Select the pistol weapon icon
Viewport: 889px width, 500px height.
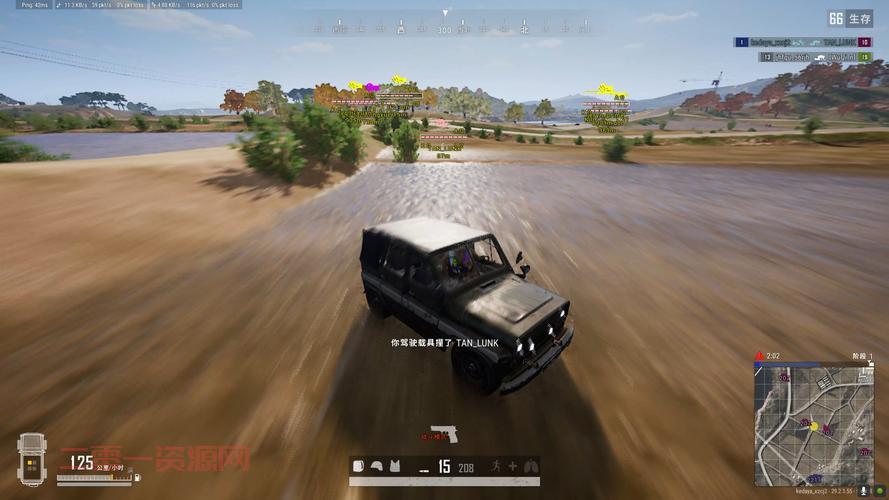pos(444,433)
